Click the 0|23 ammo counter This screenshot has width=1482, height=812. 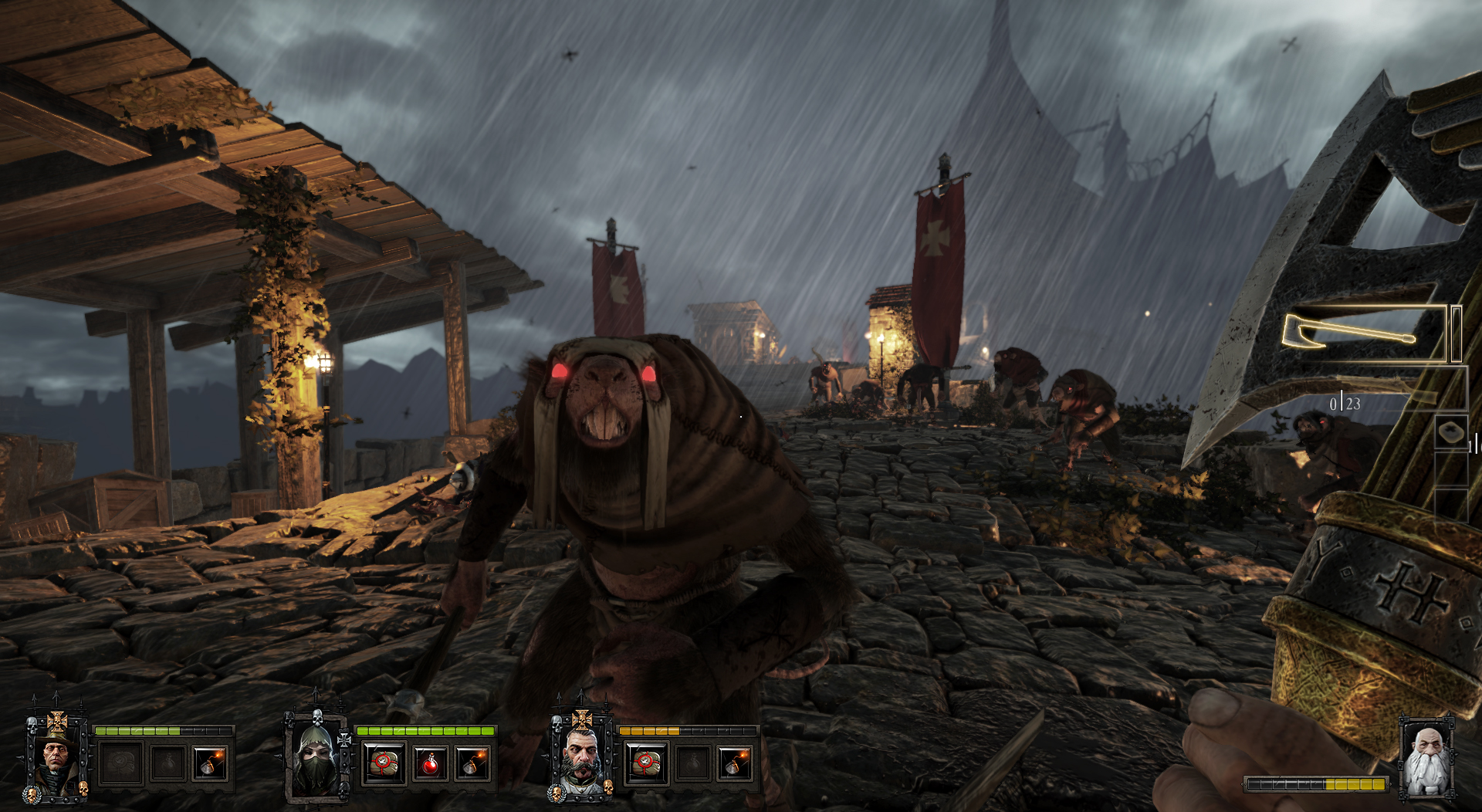(1344, 404)
